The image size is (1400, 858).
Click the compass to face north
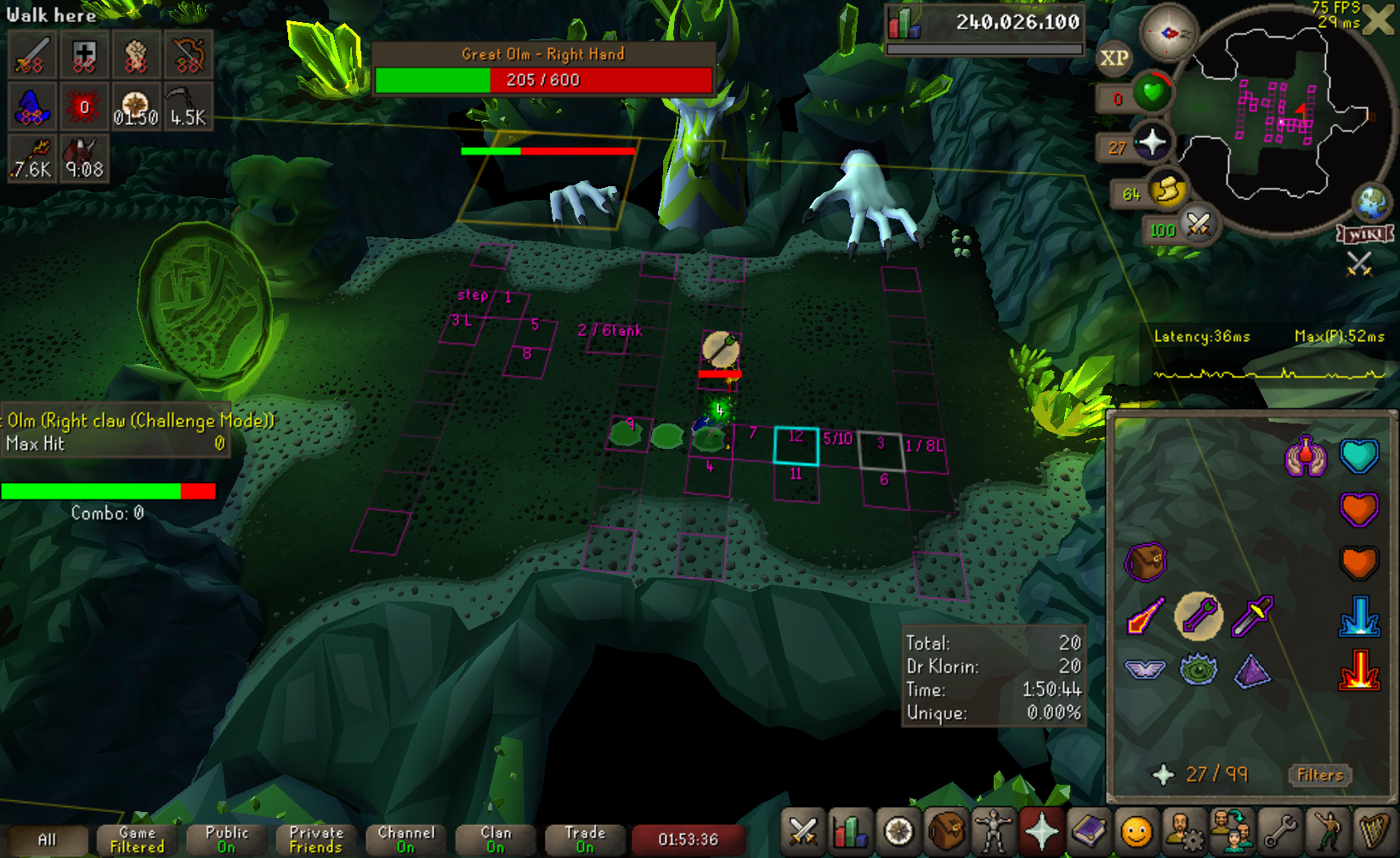coord(1168,33)
